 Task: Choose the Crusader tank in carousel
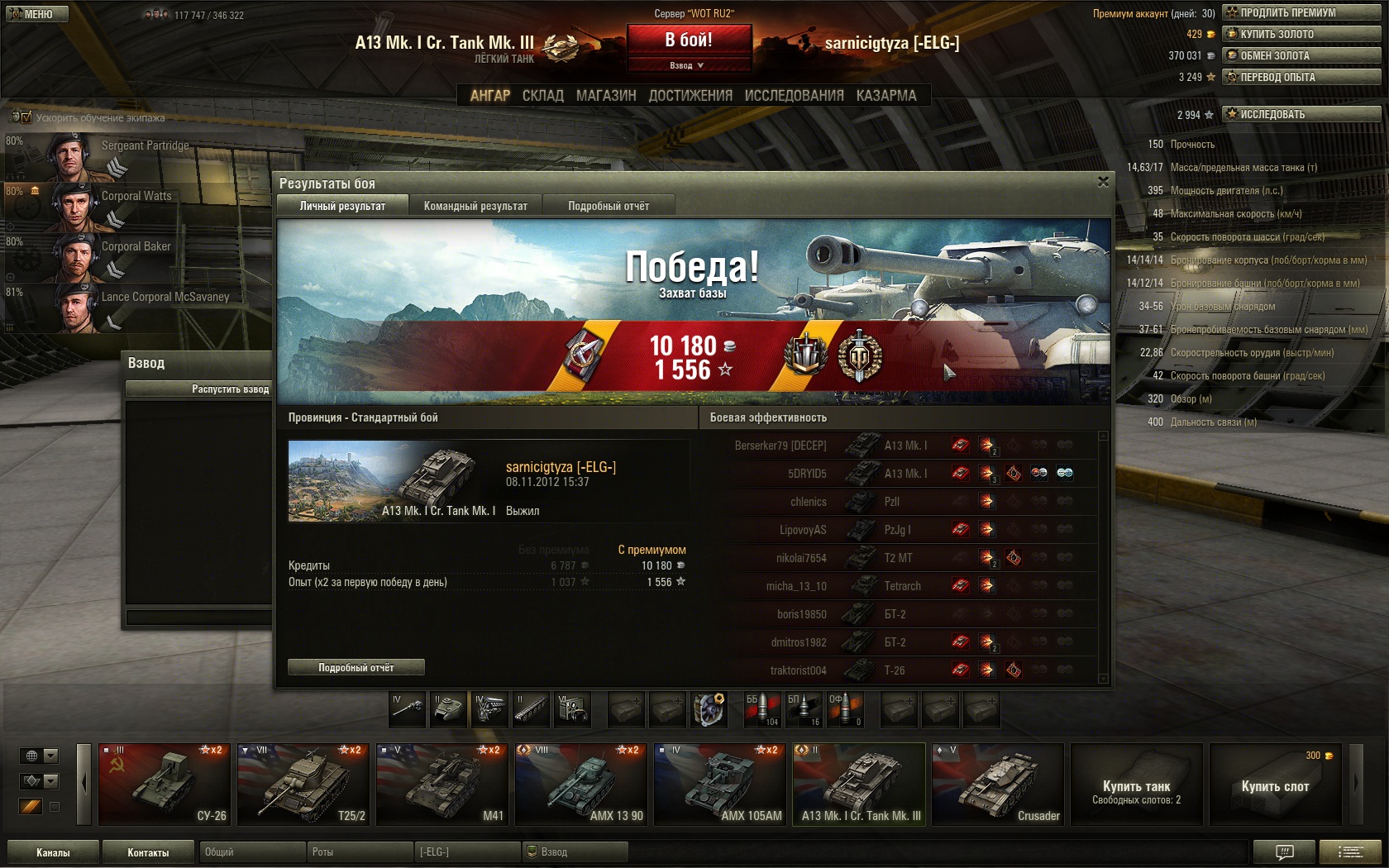(x=997, y=784)
